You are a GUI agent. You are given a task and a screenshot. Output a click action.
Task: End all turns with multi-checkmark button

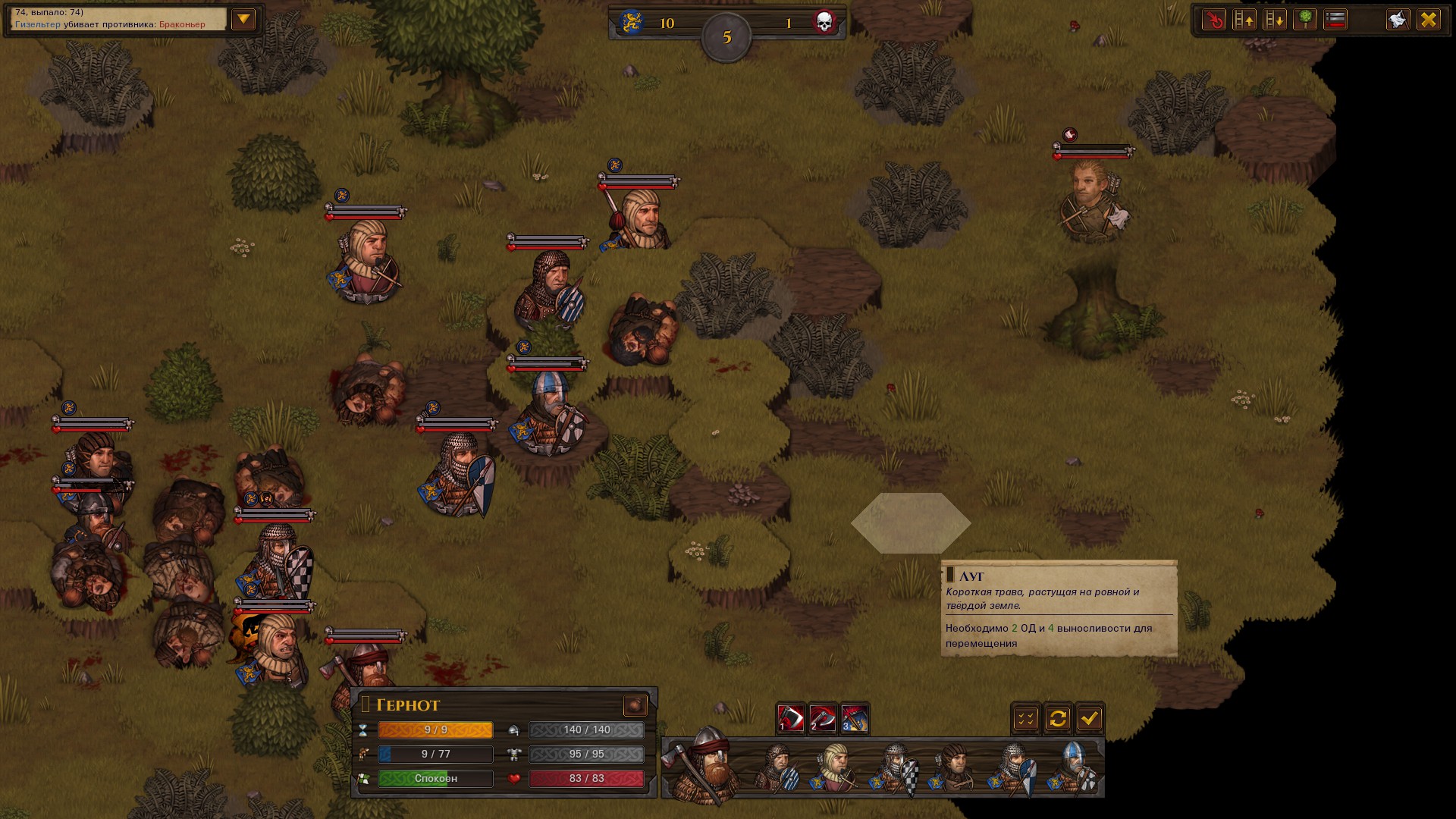click(1026, 718)
